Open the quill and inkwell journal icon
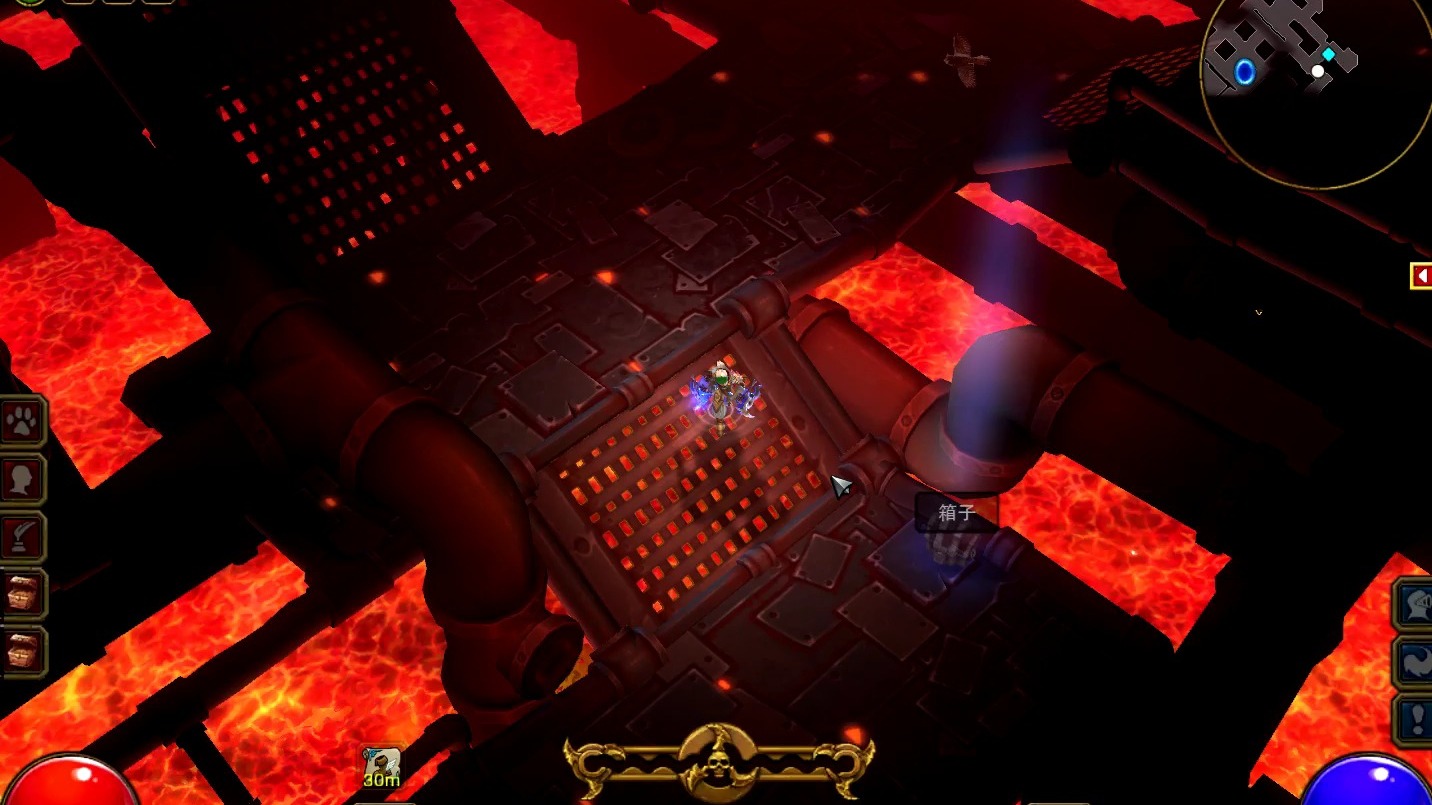Image resolution: width=1432 pixels, height=805 pixels. click(22, 538)
